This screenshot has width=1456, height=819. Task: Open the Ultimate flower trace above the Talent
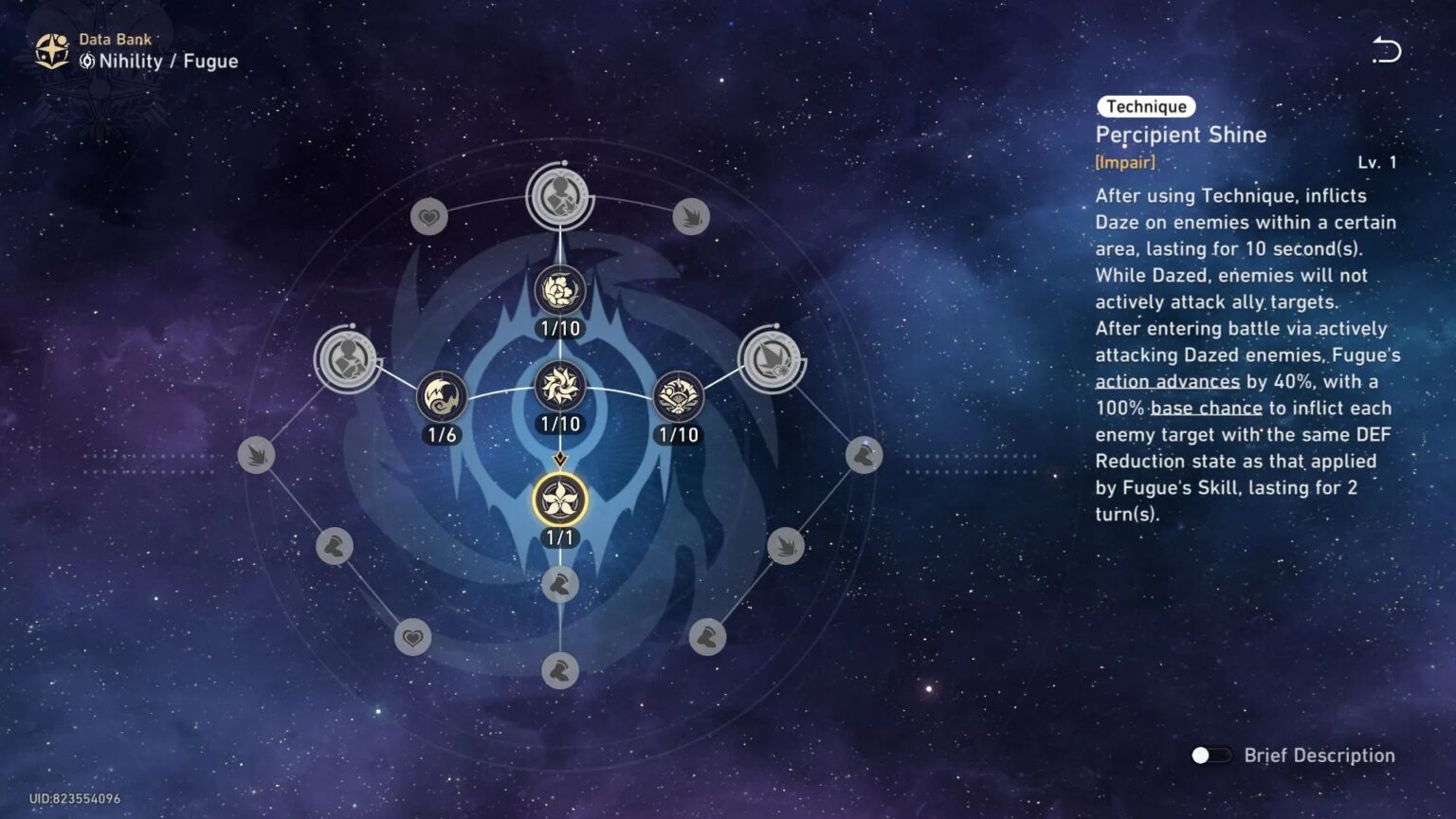558,291
